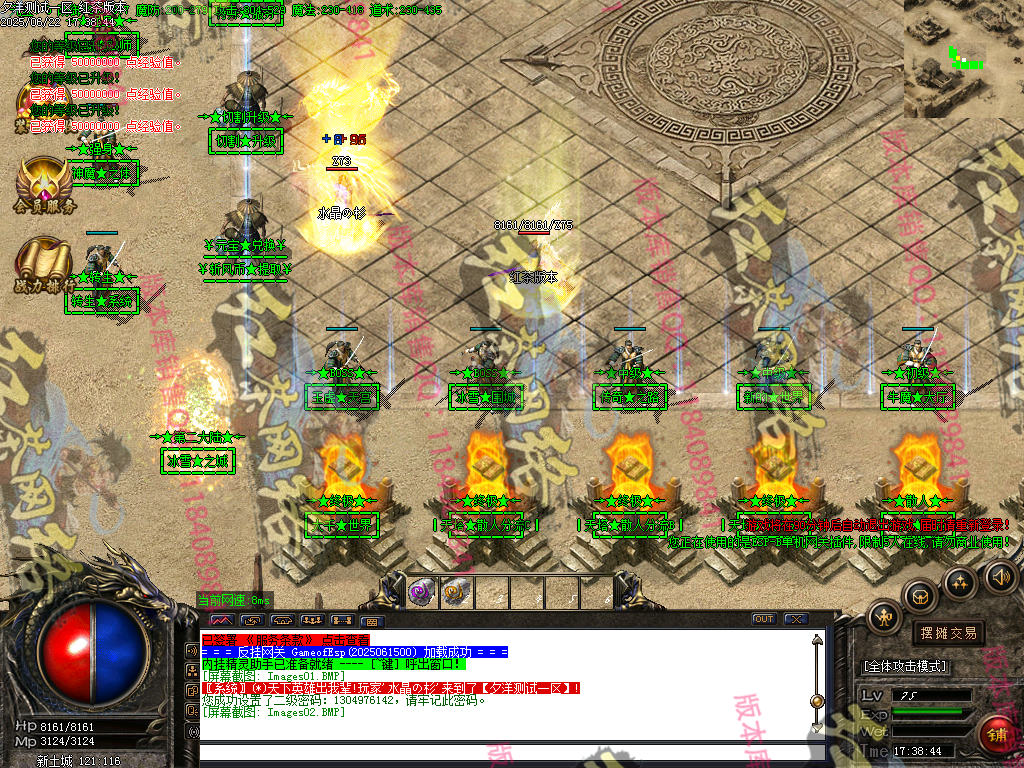Click the OUT button on chat panel
Screen dimensions: 1024x768
tap(764, 619)
